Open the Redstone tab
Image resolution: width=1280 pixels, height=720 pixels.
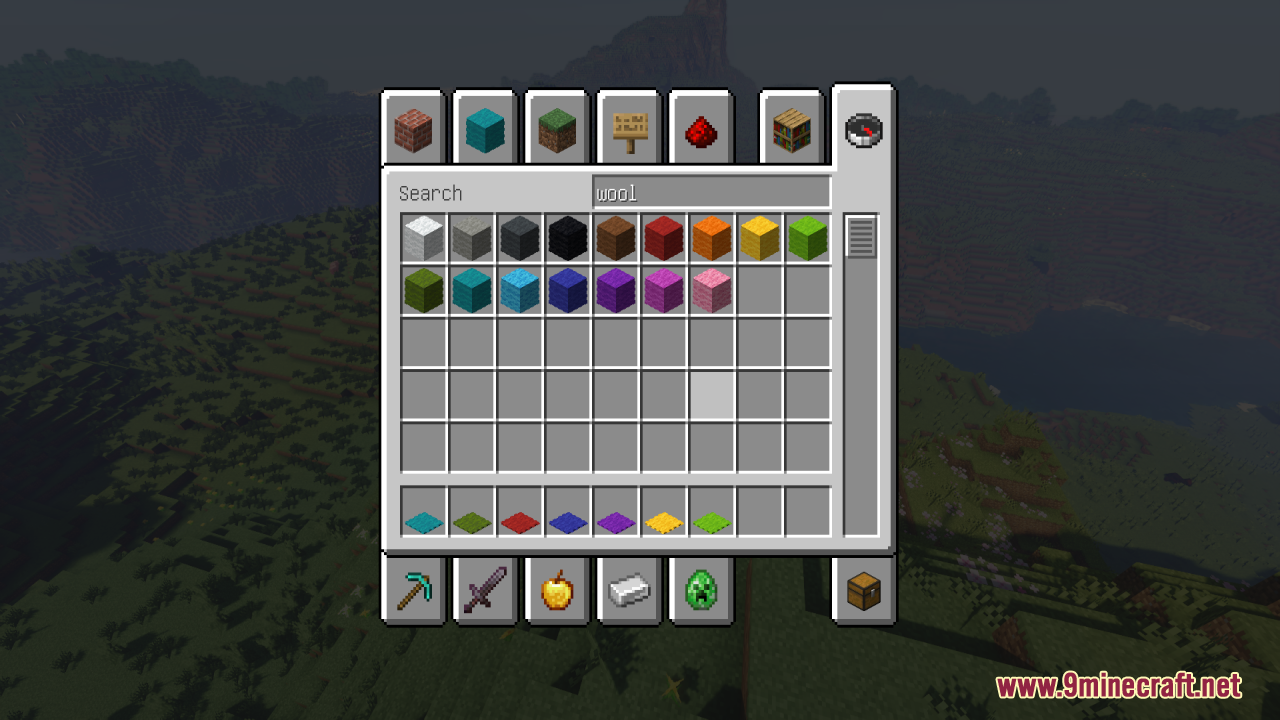point(700,128)
